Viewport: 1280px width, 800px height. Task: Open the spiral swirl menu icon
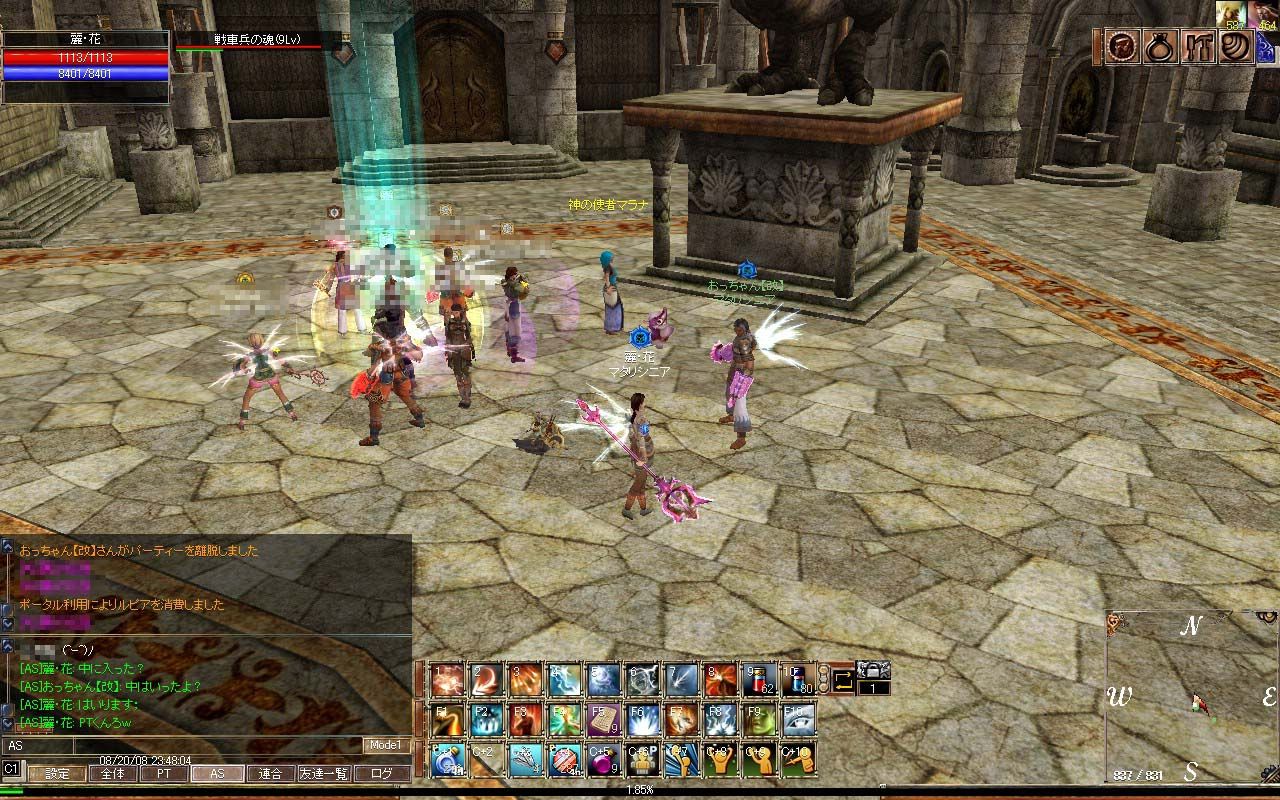click(x=1236, y=47)
